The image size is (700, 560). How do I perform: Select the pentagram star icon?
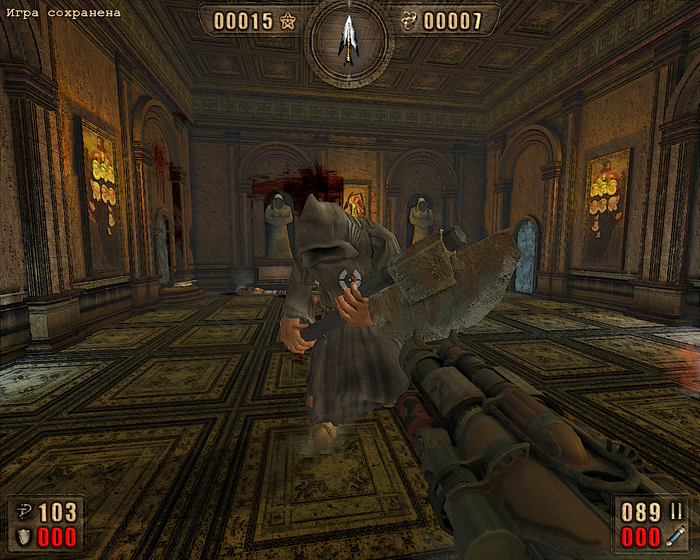(288, 21)
